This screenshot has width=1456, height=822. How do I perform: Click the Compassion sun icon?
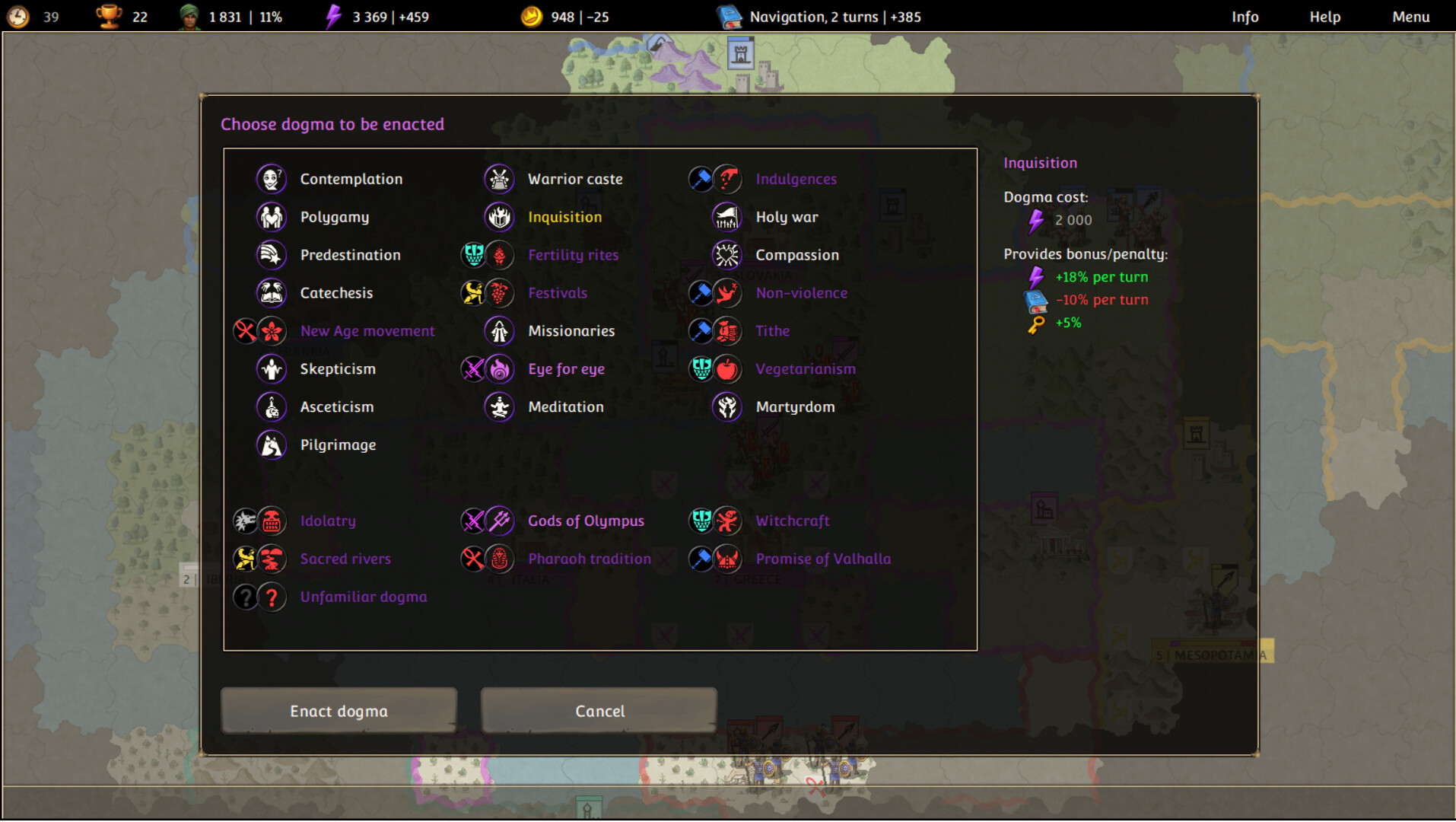pos(727,255)
